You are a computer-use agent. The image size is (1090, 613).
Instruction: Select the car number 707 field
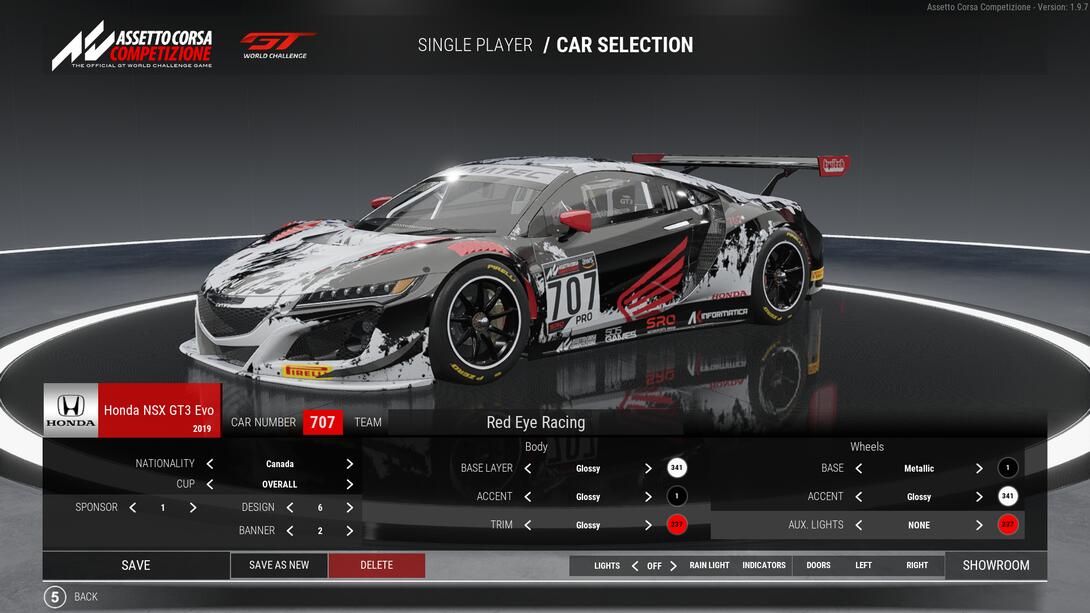(x=322, y=422)
